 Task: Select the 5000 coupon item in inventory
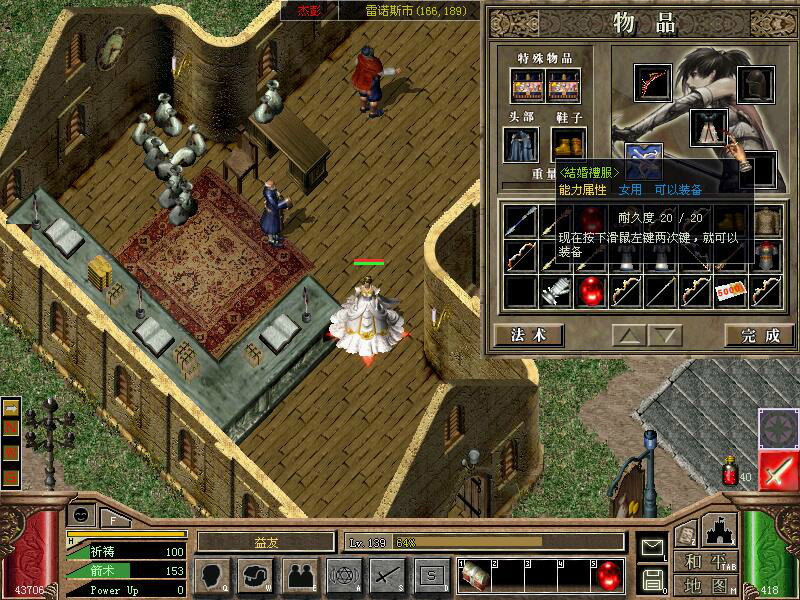[x=732, y=291]
